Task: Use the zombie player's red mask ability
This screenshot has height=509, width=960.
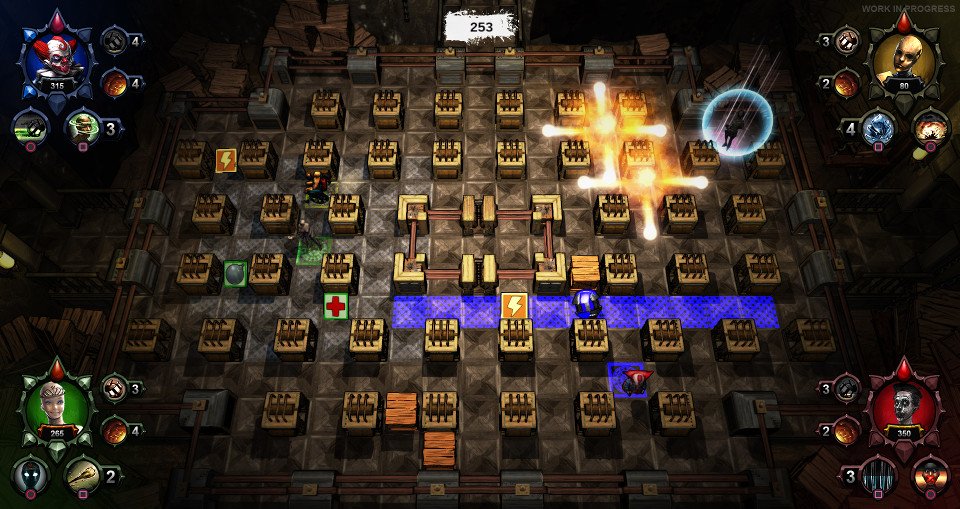Action: click(930, 474)
